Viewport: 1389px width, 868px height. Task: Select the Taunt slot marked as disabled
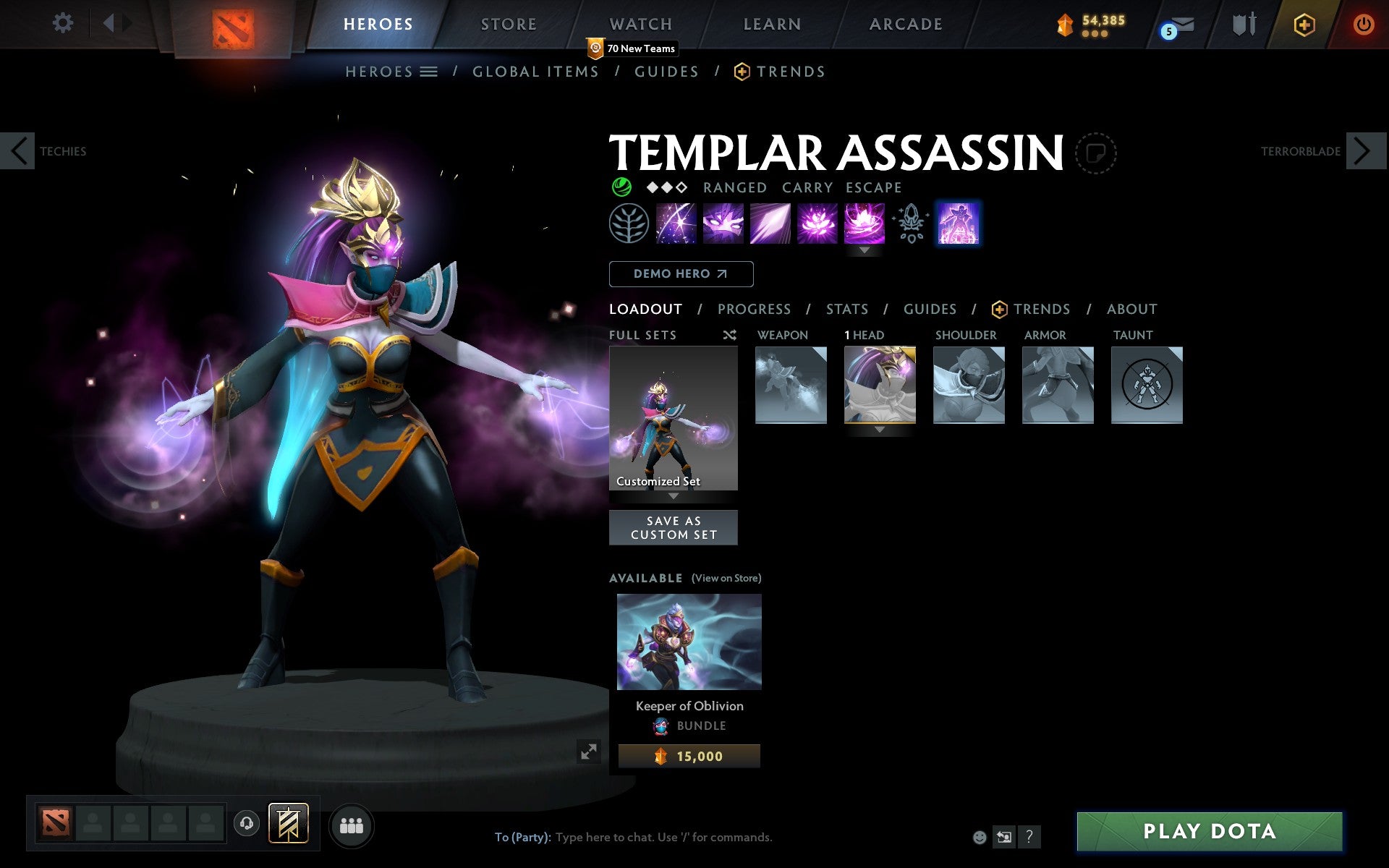pyautogui.click(x=1147, y=384)
